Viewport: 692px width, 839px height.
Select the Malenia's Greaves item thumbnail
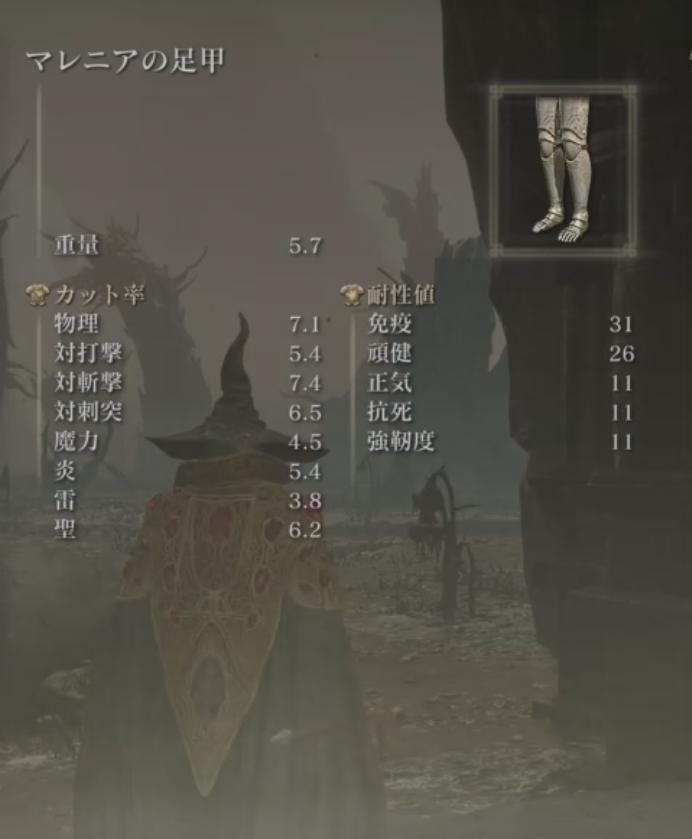(562, 166)
